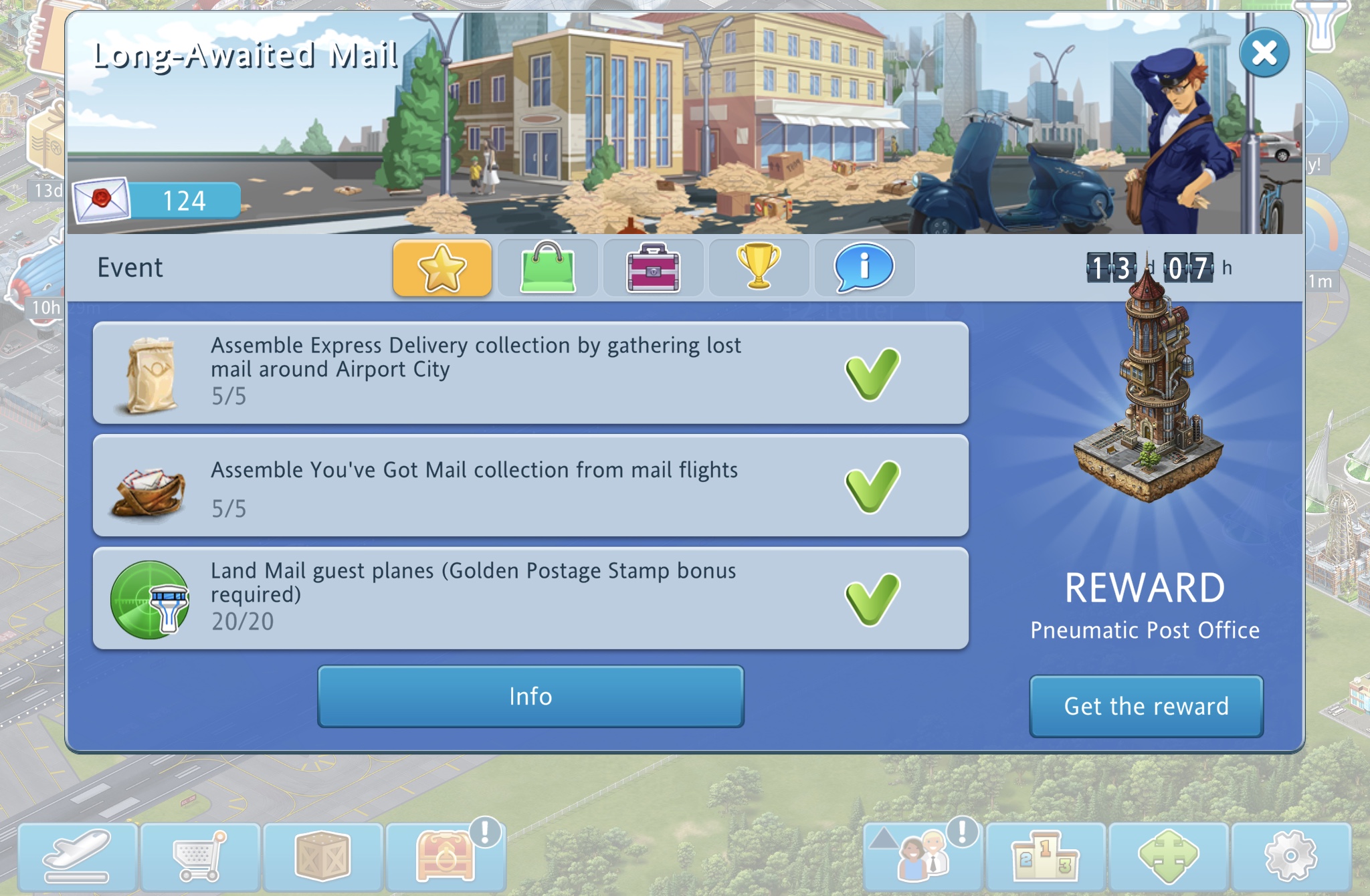Image resolution: width=1370 pixels, height=896 pixels.
Task: Open the wooden crate warehouse button
Action: pyautogui.click(x=322, y=857)
